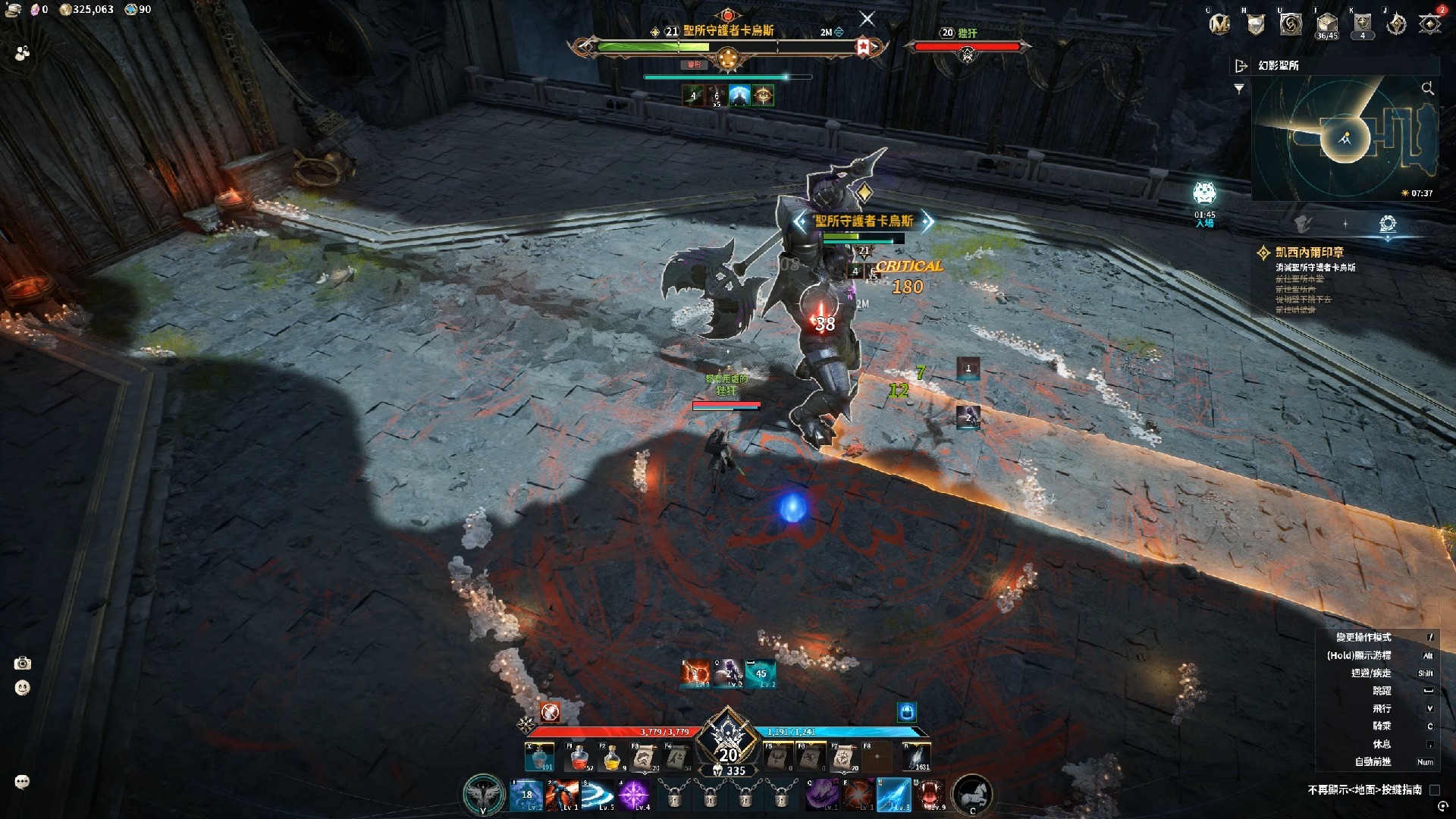Open the M main menu icon

[1219, 24]
